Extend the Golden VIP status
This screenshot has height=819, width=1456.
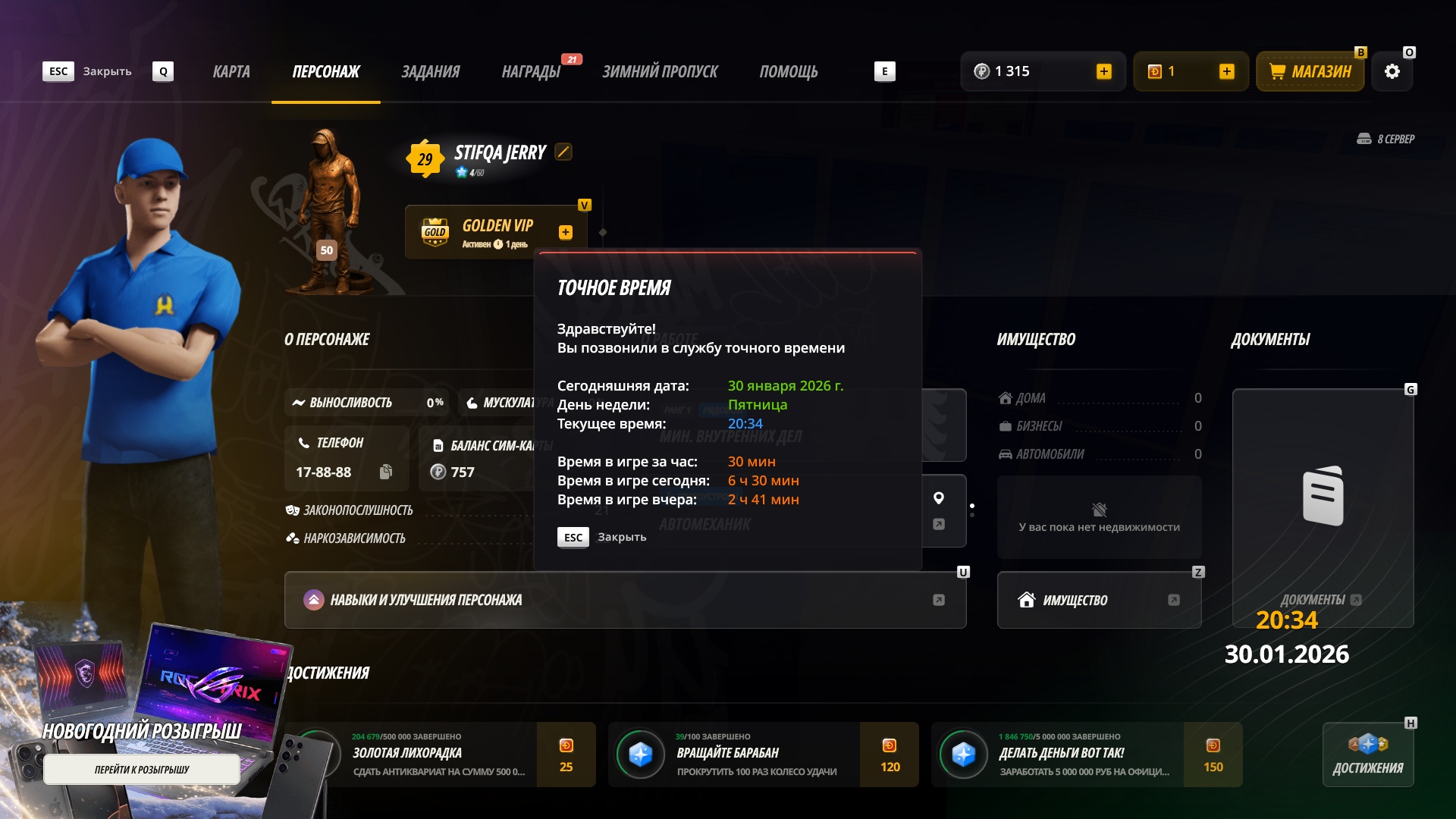pyautogui.click(x=566, y=233)
